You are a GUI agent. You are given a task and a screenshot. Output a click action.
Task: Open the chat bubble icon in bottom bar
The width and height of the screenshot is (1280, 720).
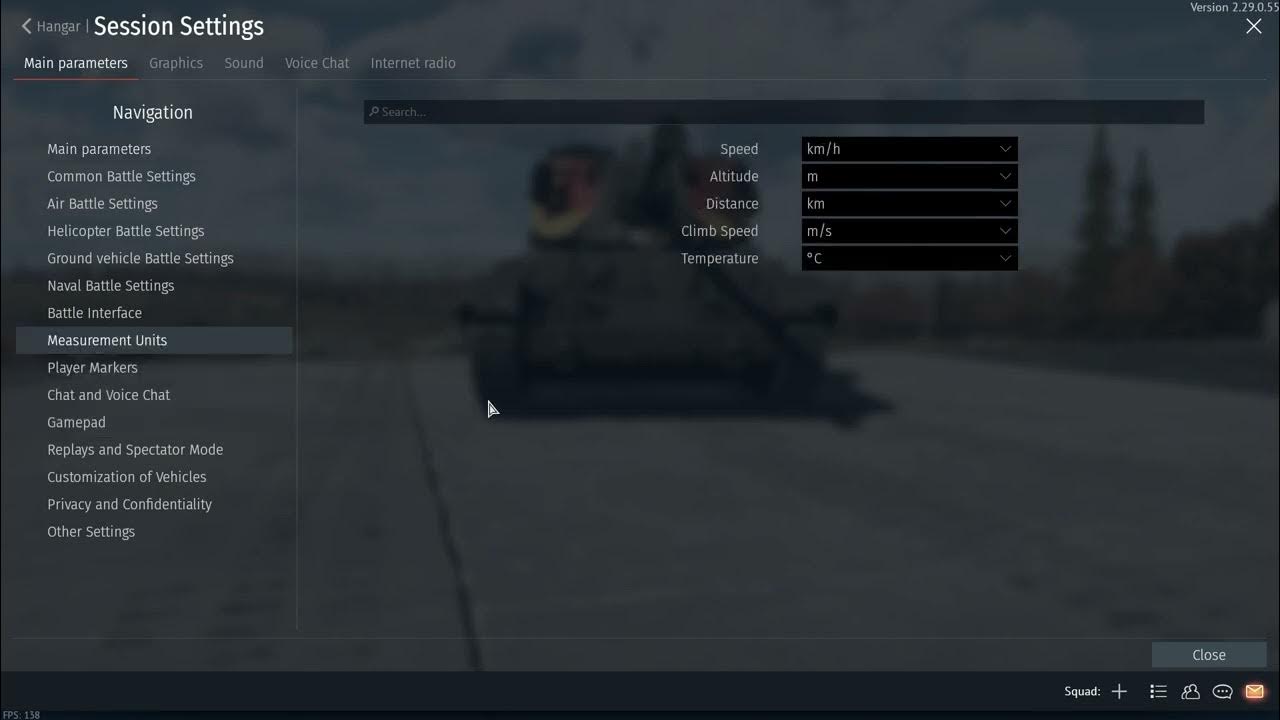tap(1222, 691)
